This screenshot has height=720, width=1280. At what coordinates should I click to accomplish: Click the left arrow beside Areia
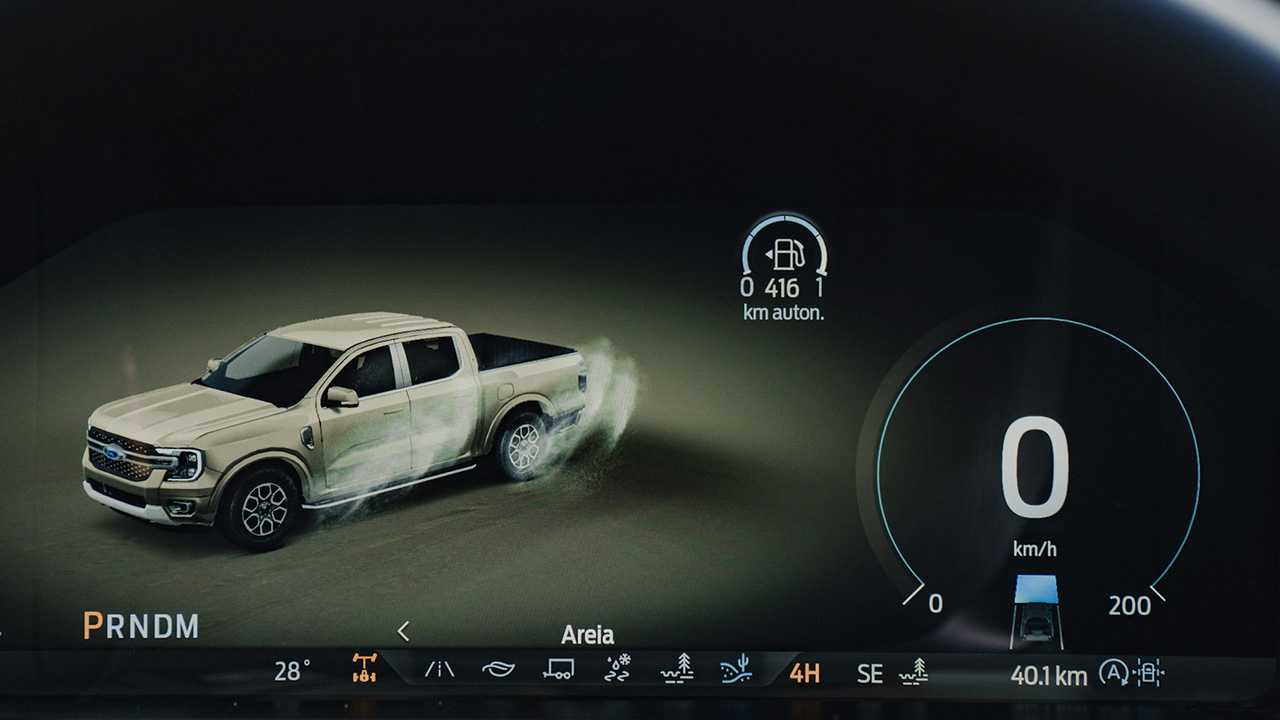click(403, 631)
